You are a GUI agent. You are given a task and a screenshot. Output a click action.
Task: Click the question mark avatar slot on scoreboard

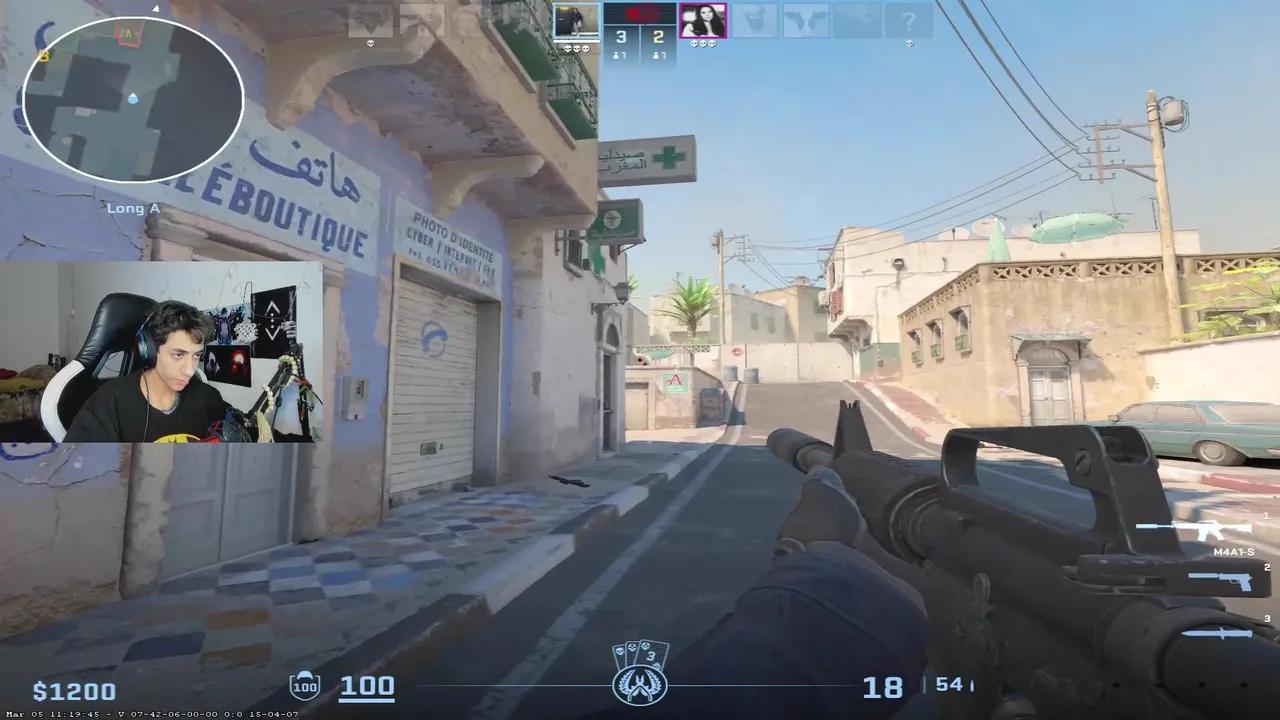click(909, 21)
